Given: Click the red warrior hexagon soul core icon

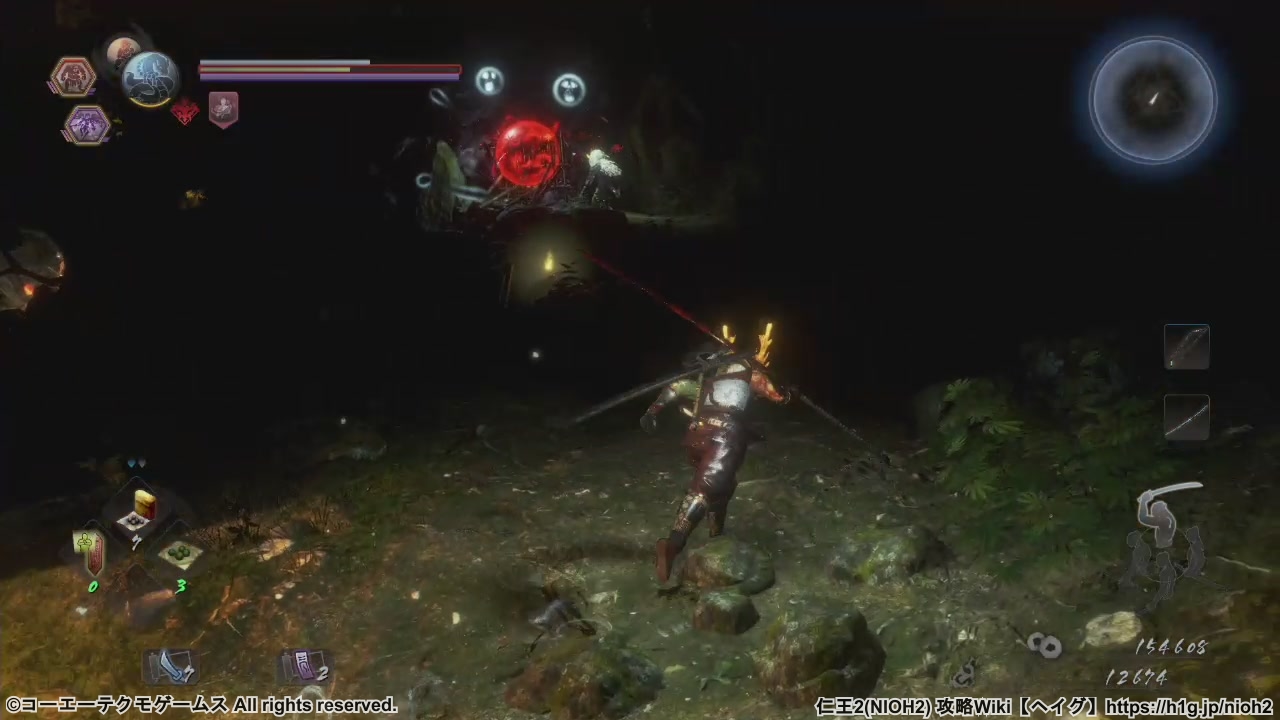Looking at the screenshot, I should pyautogui.click(x=73, y=75).
